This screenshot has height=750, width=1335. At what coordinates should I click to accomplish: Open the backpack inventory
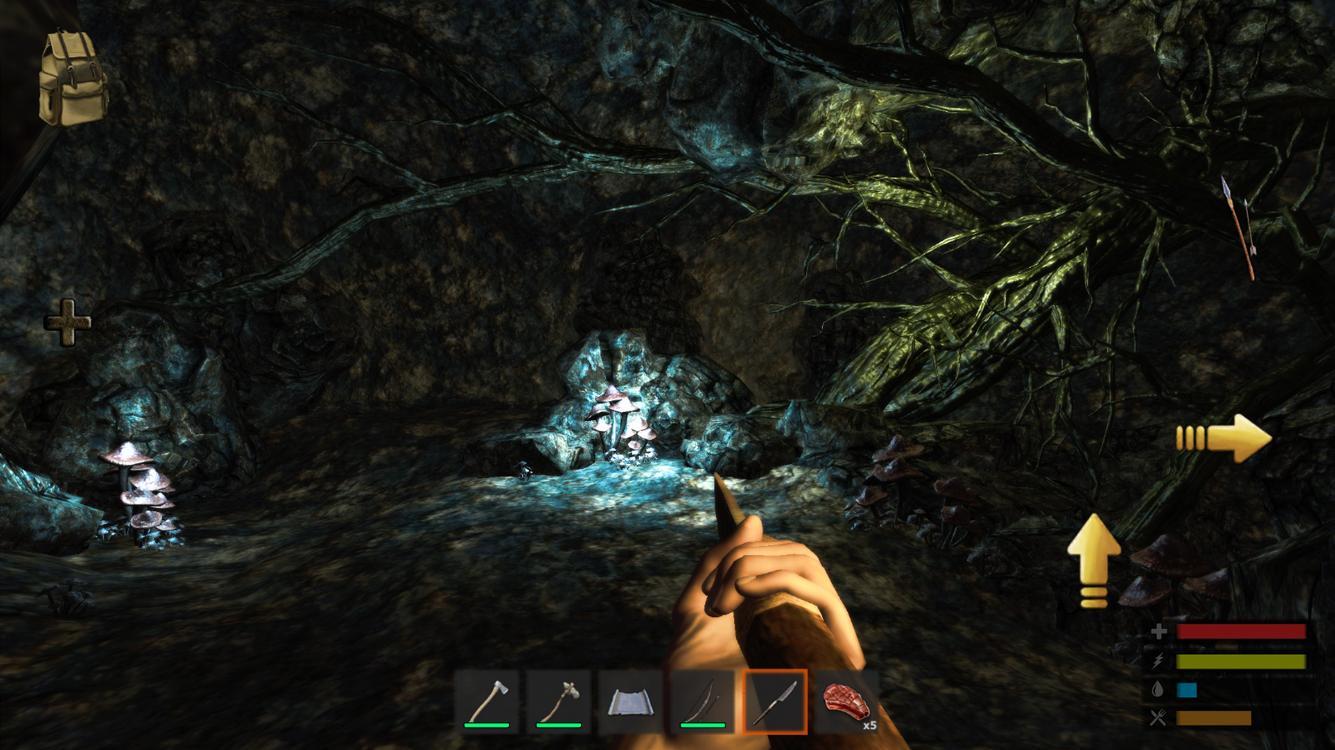click(72, 77)
